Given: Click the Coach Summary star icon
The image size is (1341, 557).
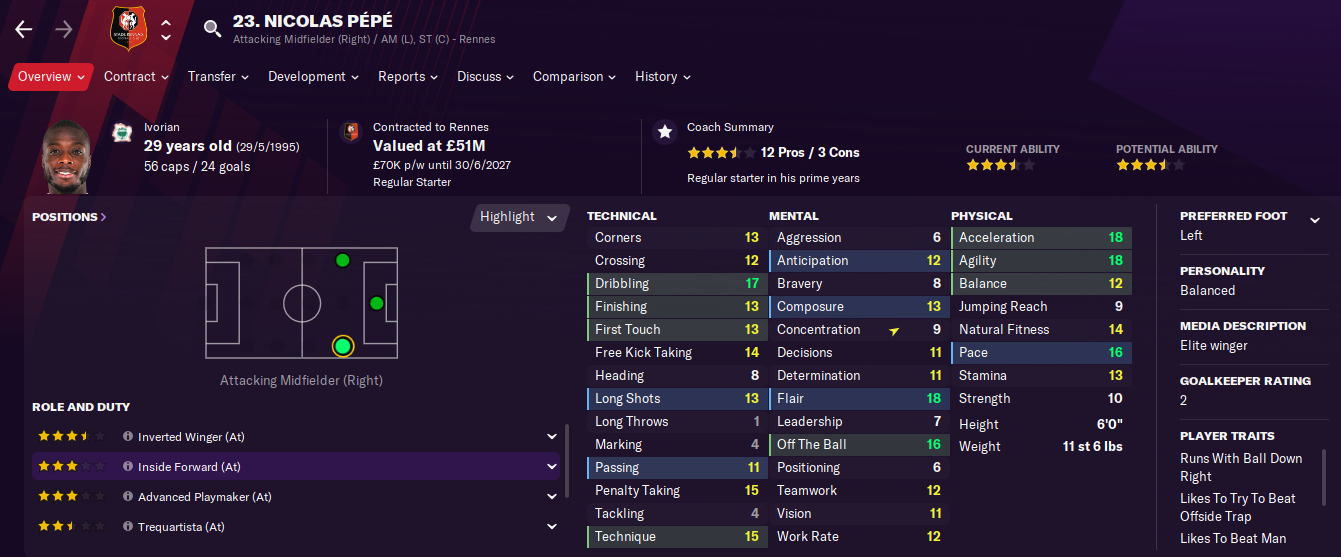Looking at the screenshot, I should click(664, 132).
